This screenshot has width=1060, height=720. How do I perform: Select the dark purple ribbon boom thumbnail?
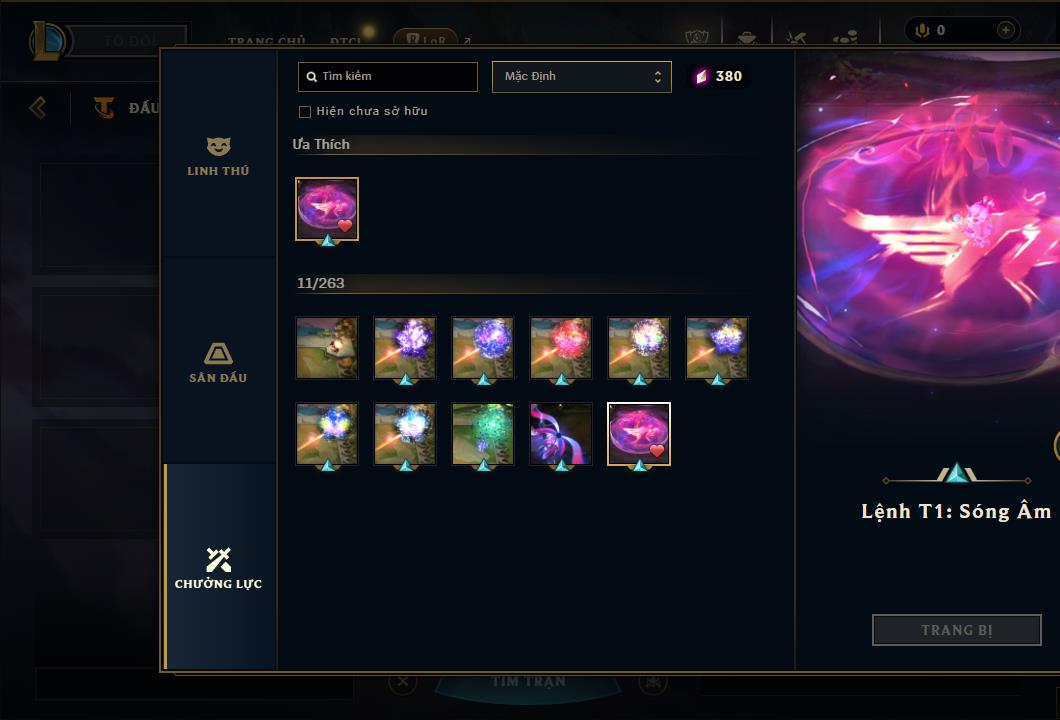tap(561, 433)
